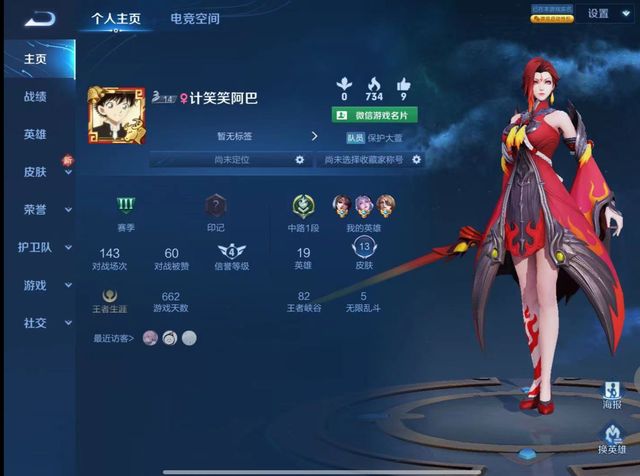Viewport: 640px width, 476px height.
Task: Open the 微信游戏名片 green button
Action: coord(374,114)
